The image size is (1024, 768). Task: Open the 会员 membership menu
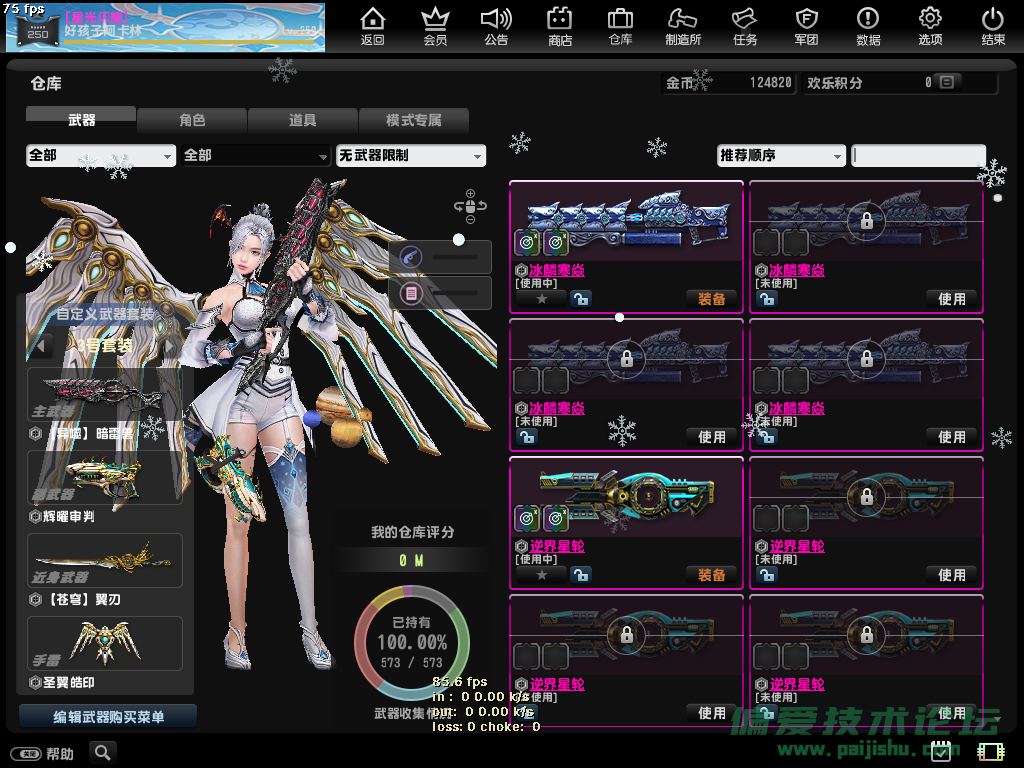pos(435,26)
